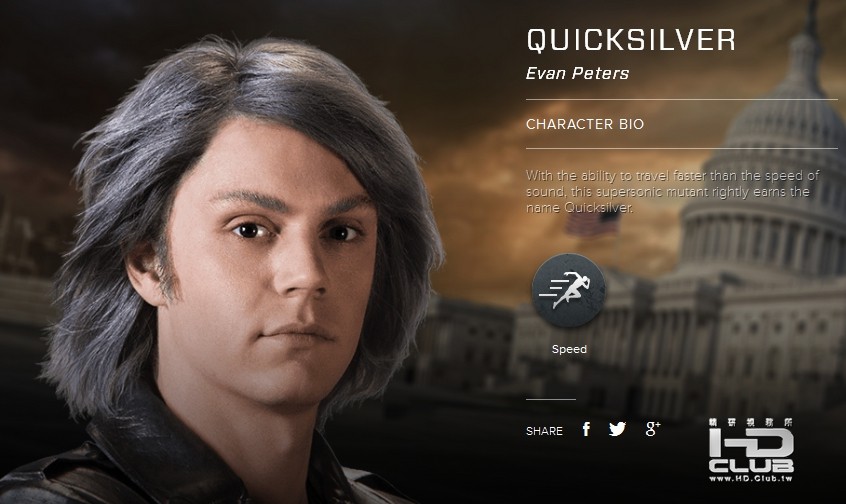Share on Twitter

click(x=617, y=429)
